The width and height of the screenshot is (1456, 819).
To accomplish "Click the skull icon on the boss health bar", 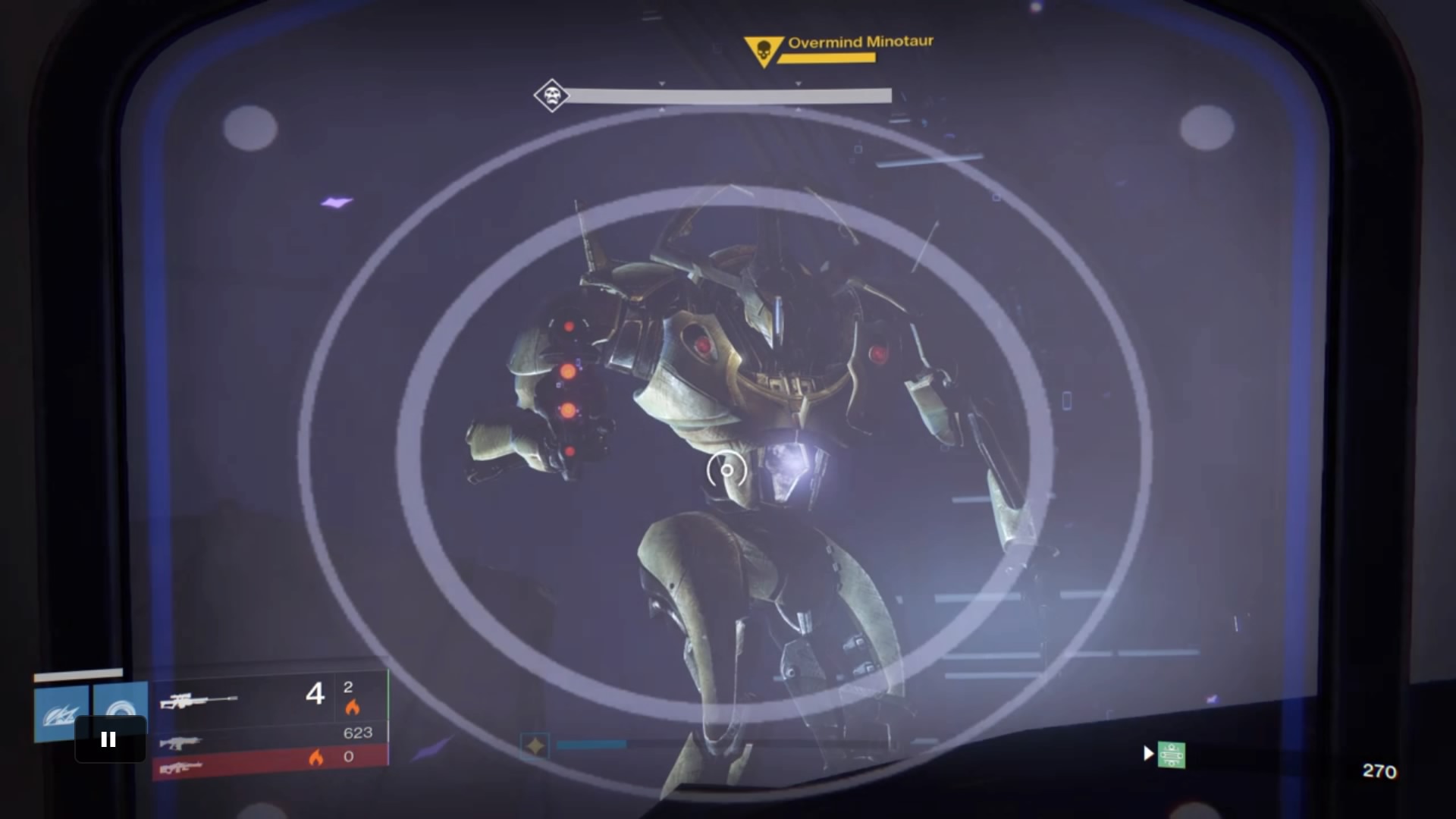I will [552, 95].
